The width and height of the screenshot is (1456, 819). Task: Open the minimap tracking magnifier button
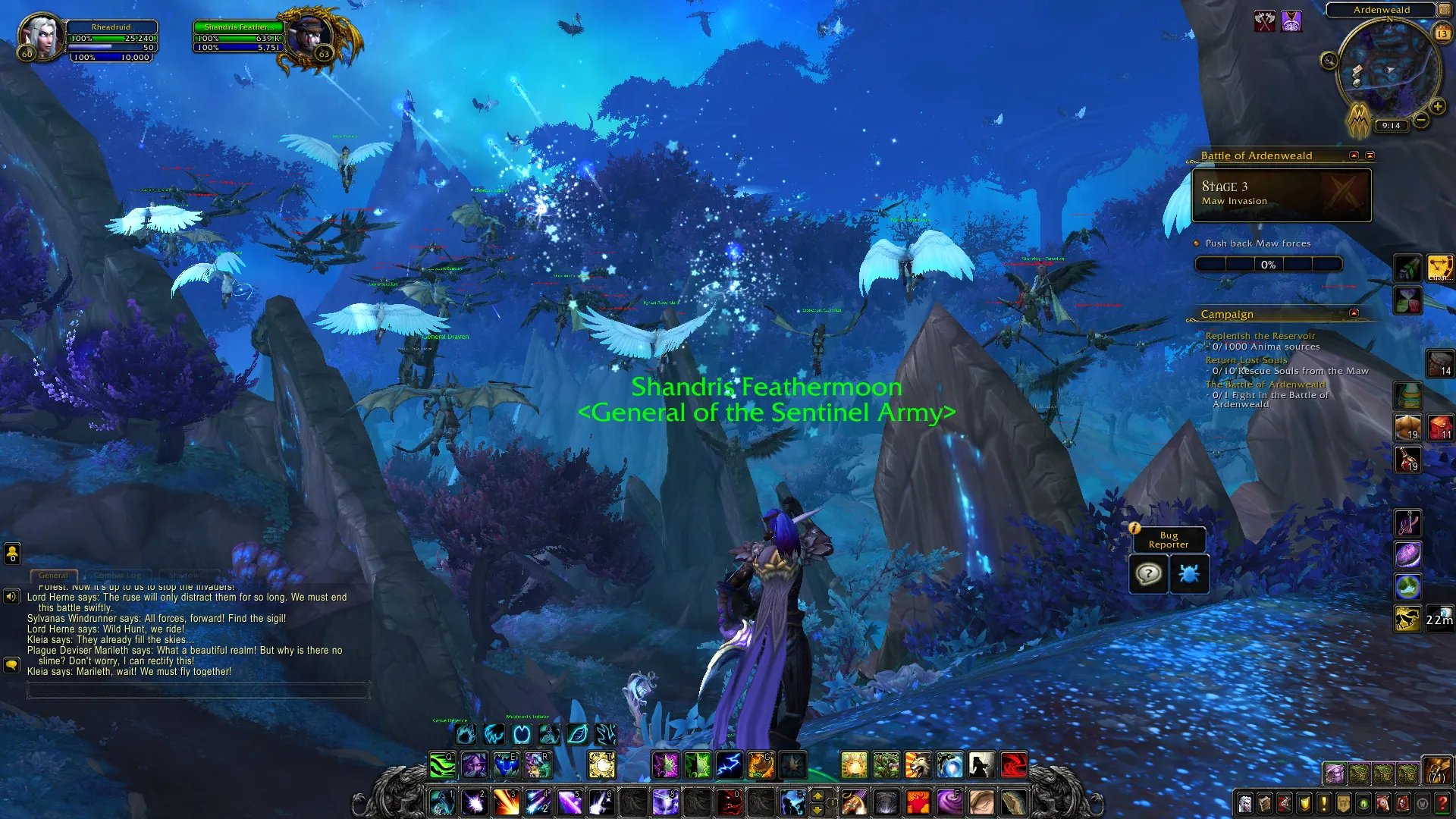(1329, 61)
